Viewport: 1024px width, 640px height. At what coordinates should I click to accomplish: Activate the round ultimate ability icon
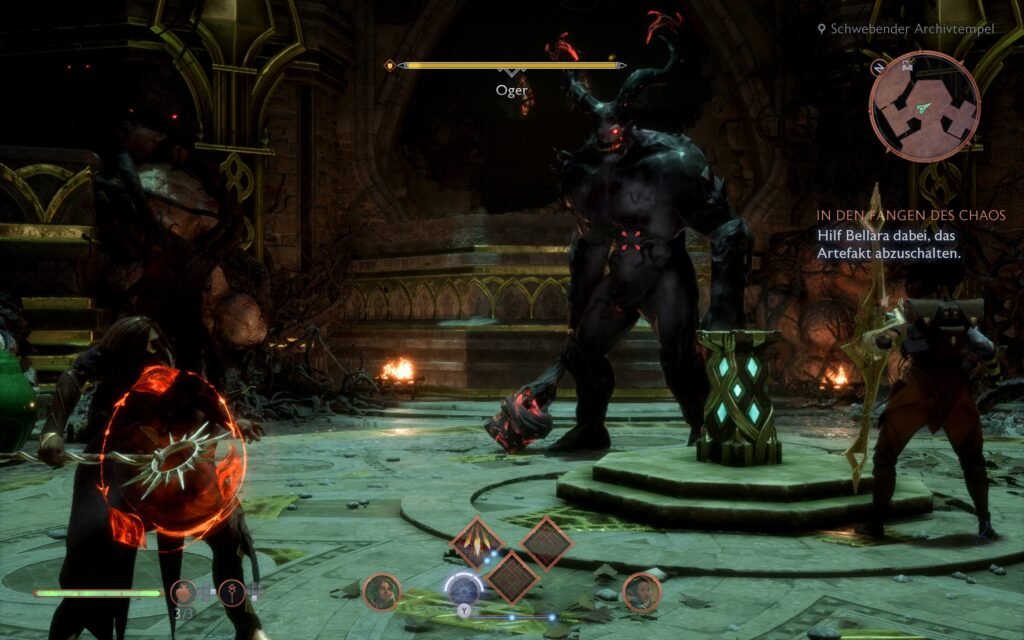coord(463,588)
